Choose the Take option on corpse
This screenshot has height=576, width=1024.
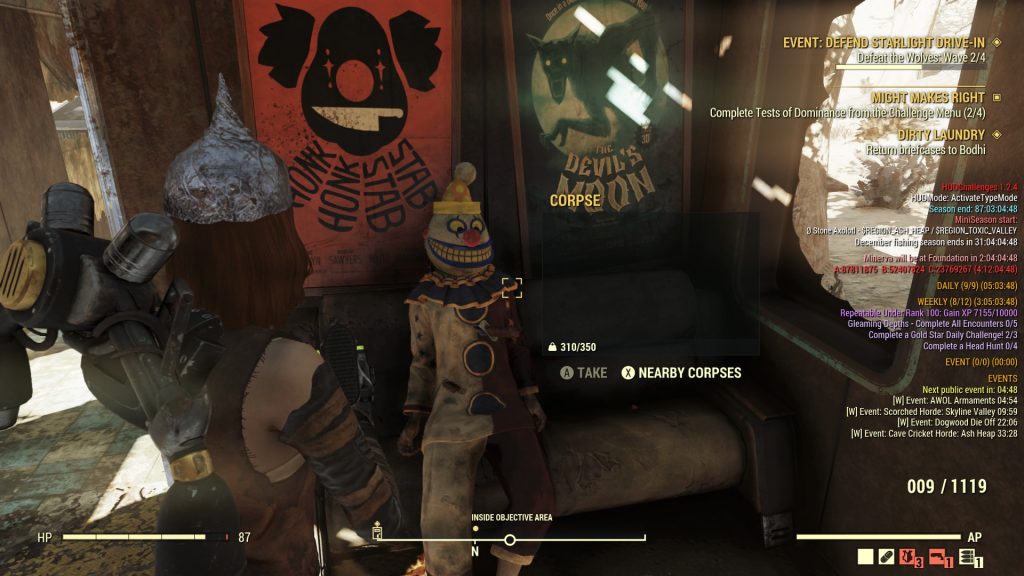584,373
